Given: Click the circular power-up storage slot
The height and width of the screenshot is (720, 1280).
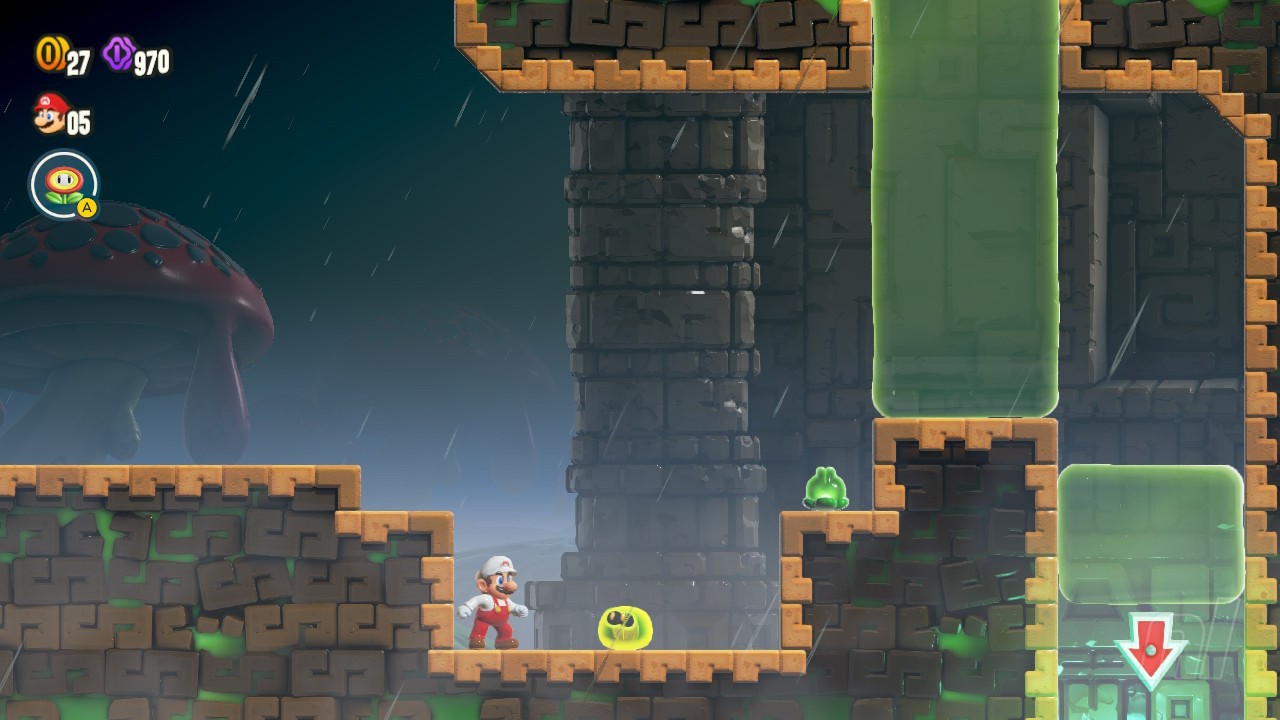Looking at the screenshot, I should coord(63,184).
